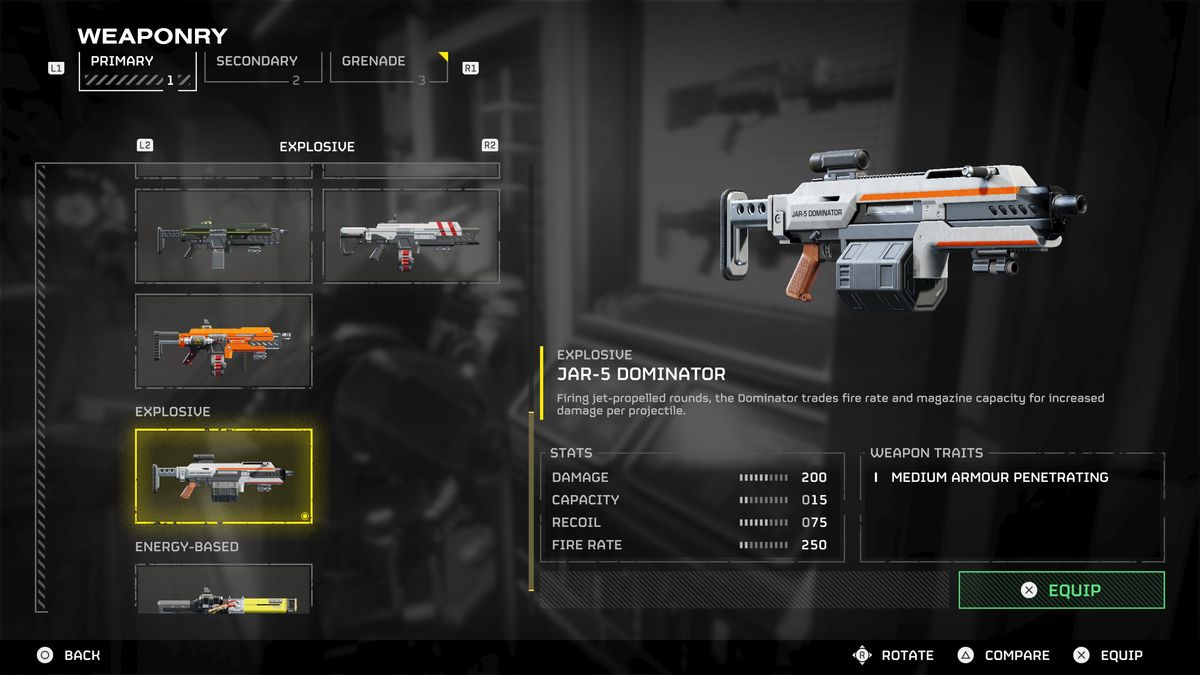Choose the yellow energy-based weapon tile
Viewport: 1200px width, 675px height.
pyautogui.click(x=223, y=592)
